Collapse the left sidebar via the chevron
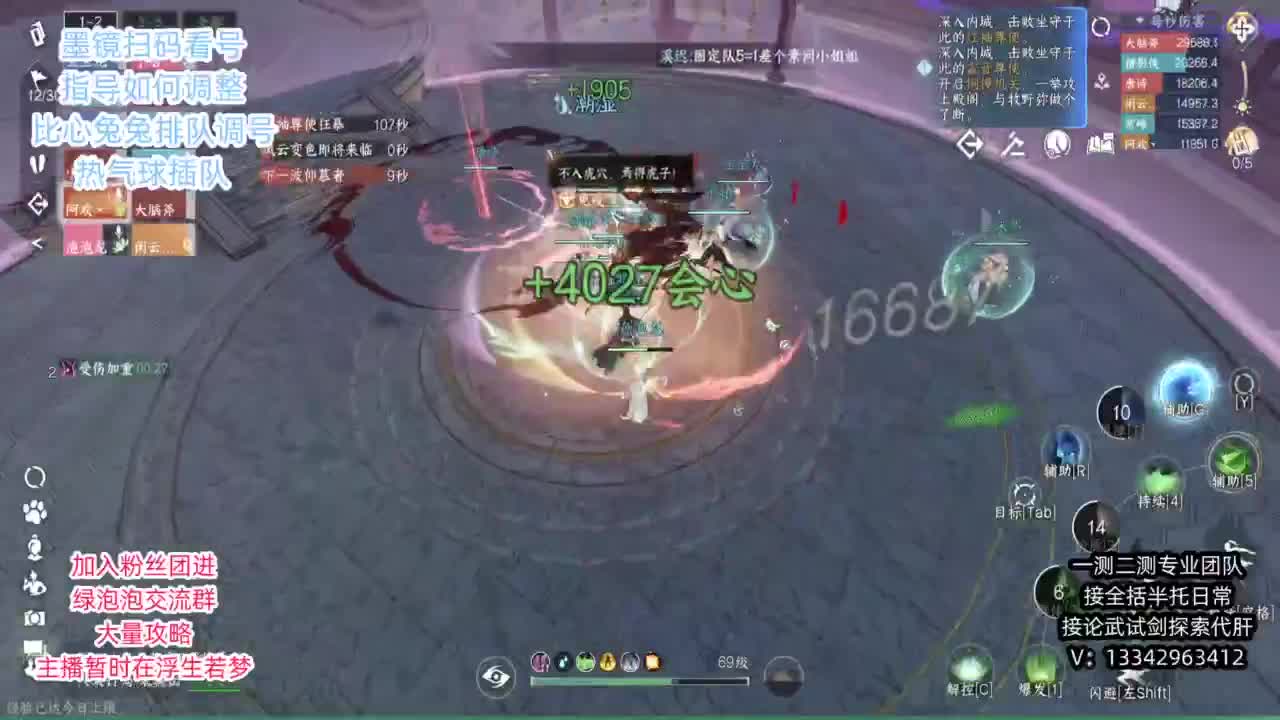 tap(38, 242)
